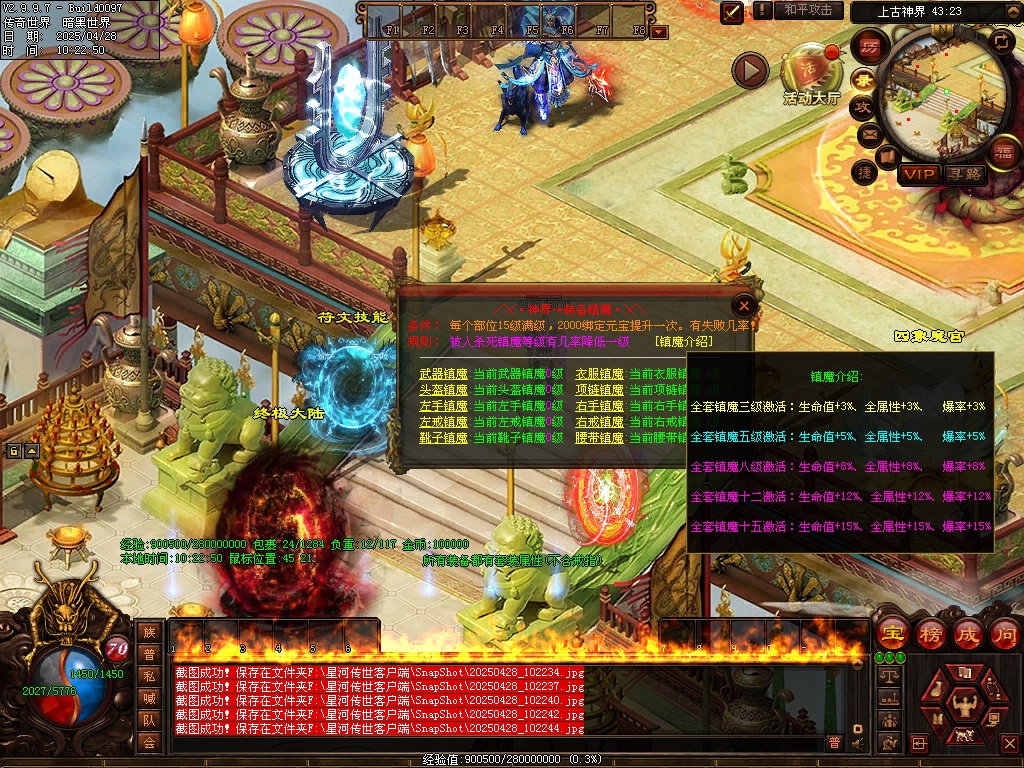This screenshot has width=1024, height=768.
Task: Activate 寻路 pathfinding button
Action: point(965,174)
